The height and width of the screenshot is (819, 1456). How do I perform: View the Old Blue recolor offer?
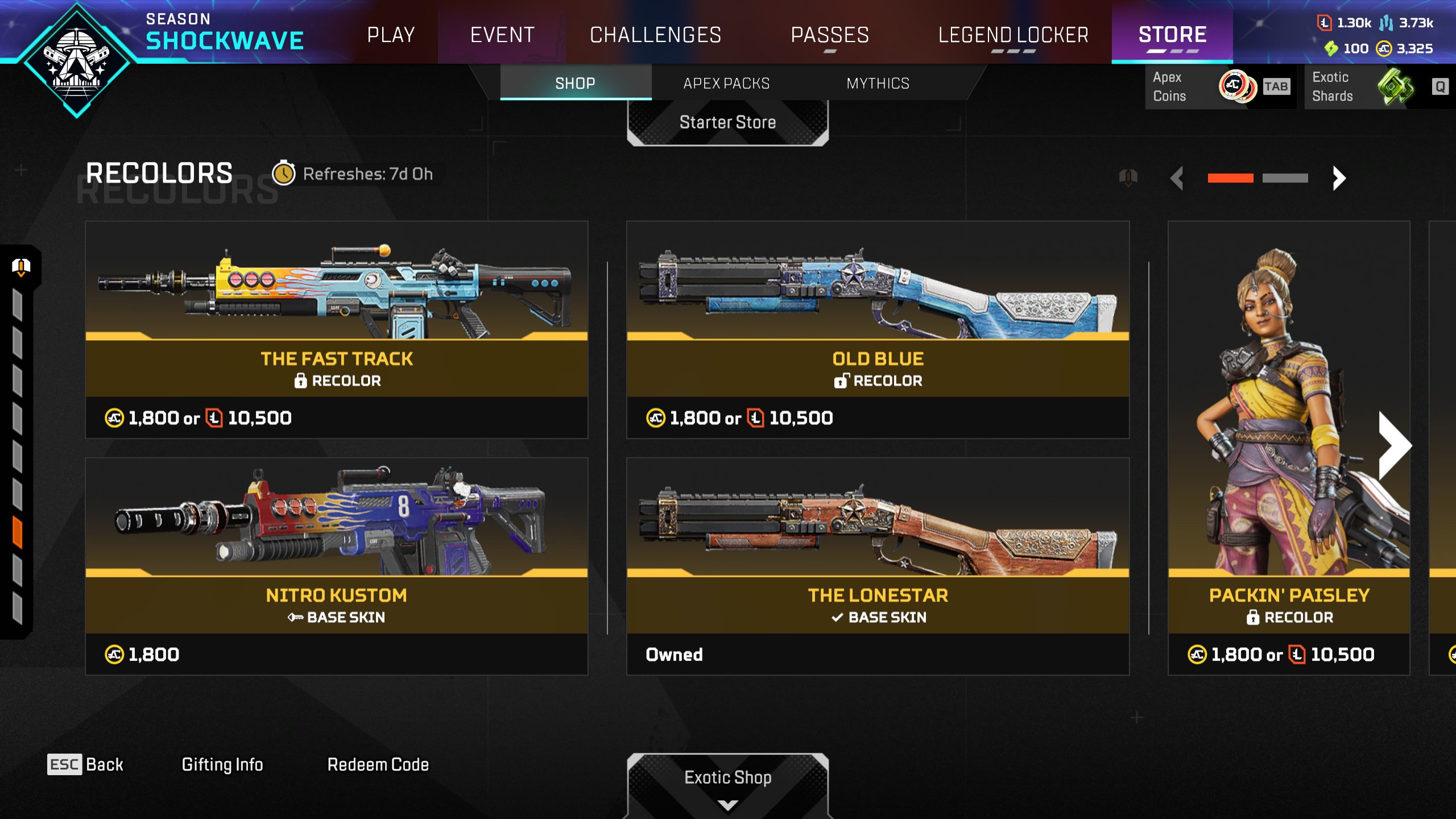(878, 330)
